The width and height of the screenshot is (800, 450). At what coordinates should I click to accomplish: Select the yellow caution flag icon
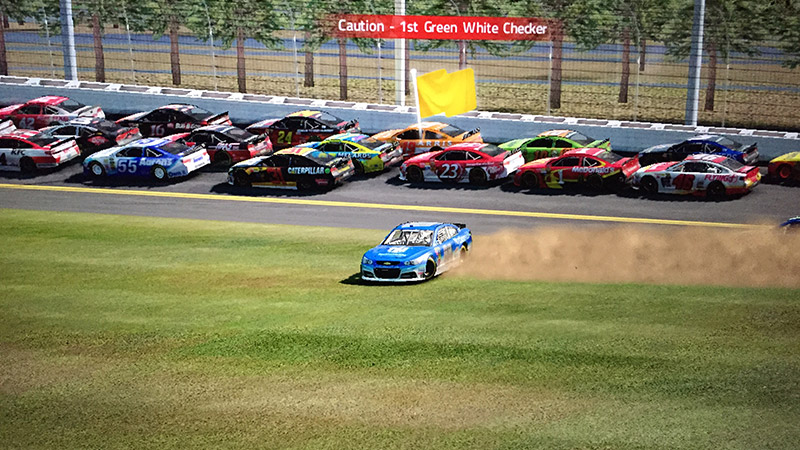point(446,92)
